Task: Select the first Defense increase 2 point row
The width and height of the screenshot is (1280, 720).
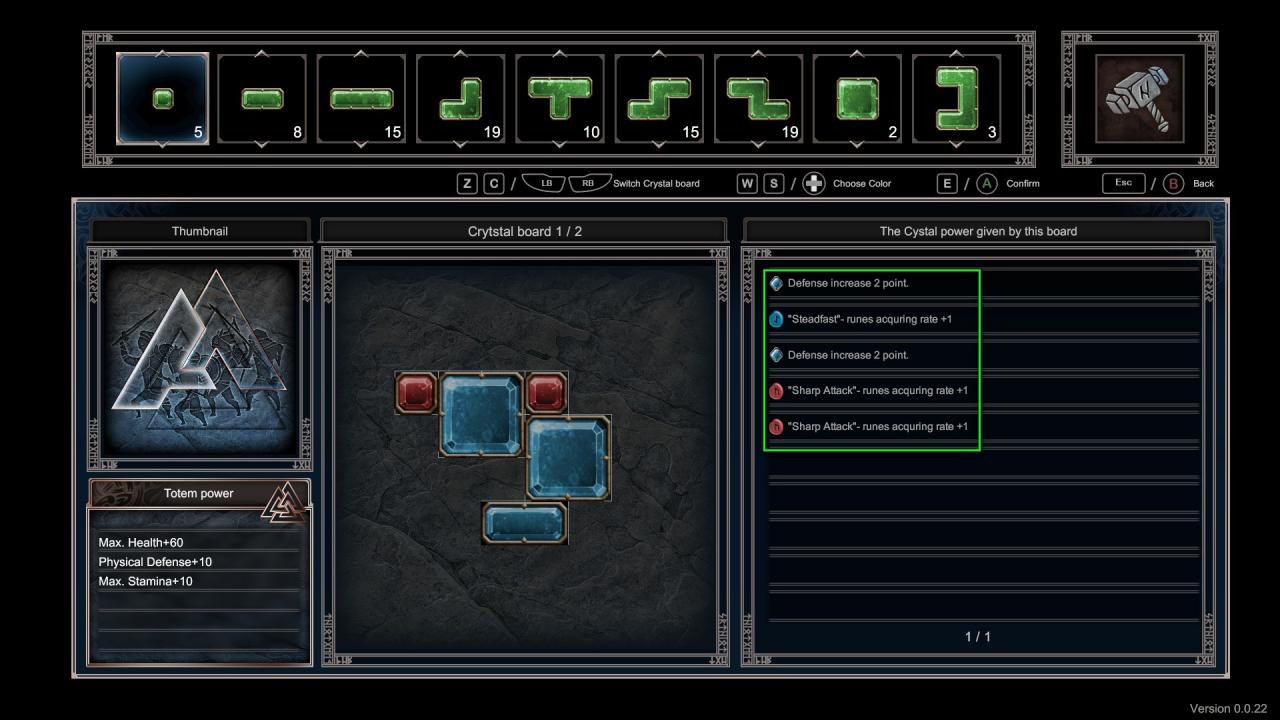Action: [870, 283]
